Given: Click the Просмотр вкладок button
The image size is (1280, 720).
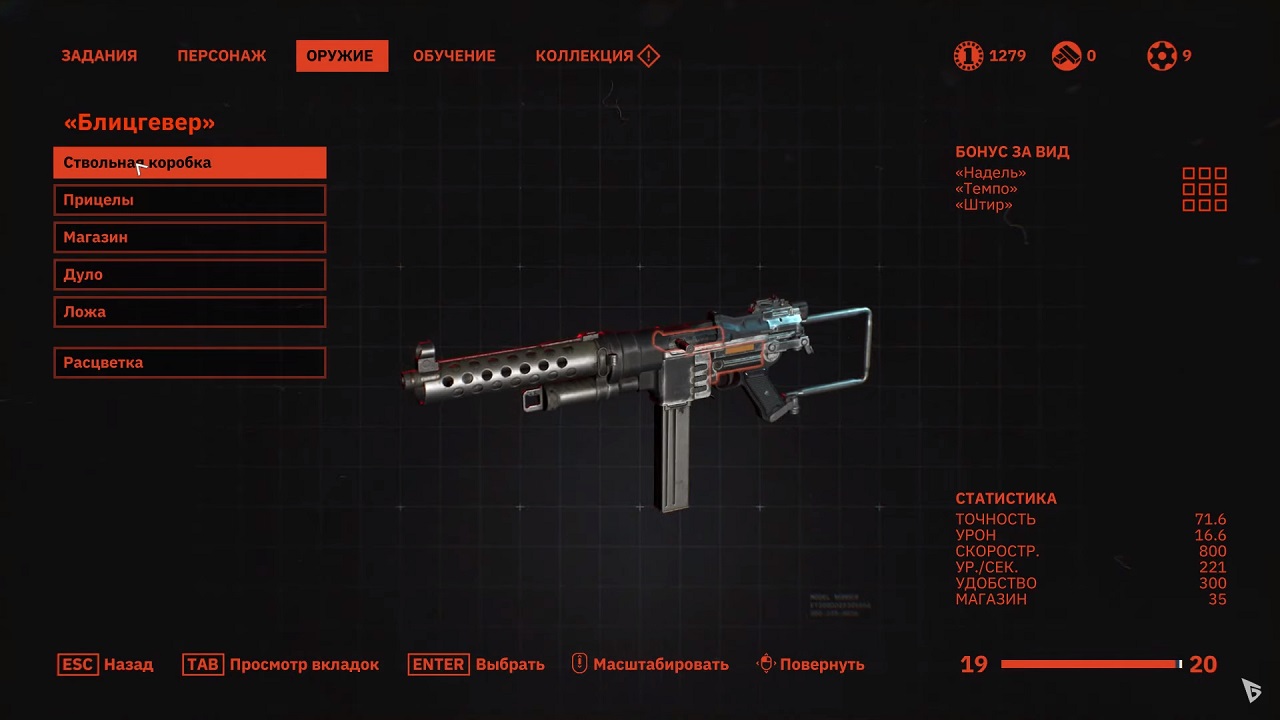Looking at the screenshot, I should coord(282,664).
